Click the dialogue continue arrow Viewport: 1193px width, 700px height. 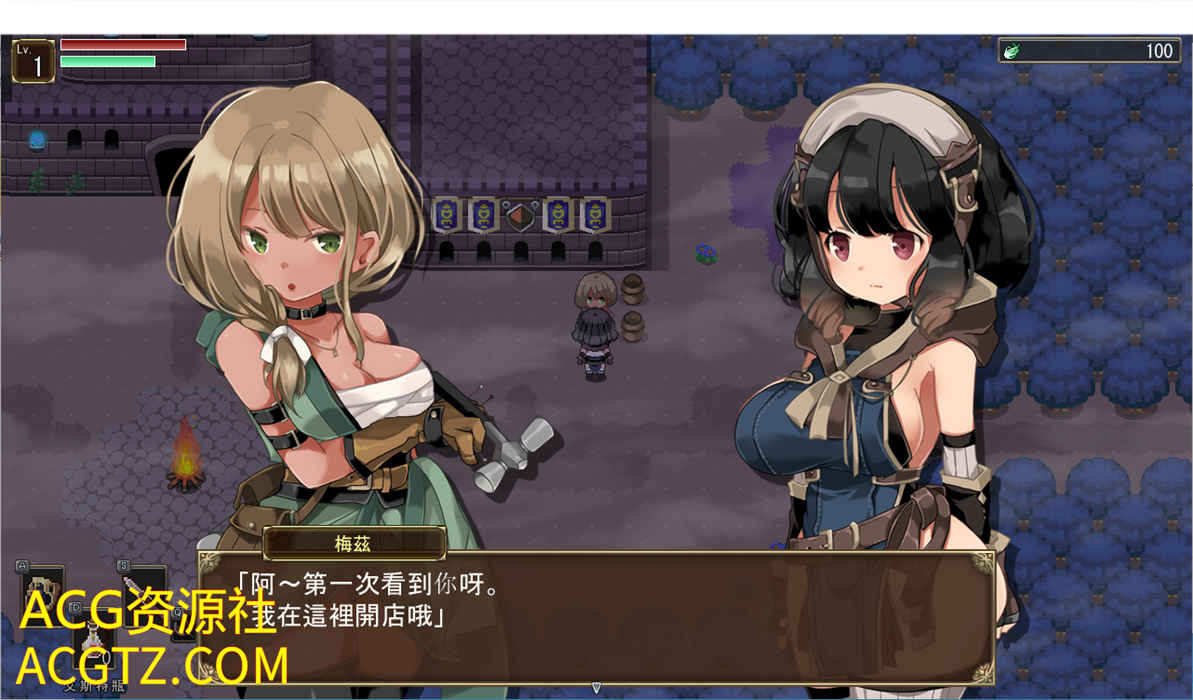click(596, 687)
